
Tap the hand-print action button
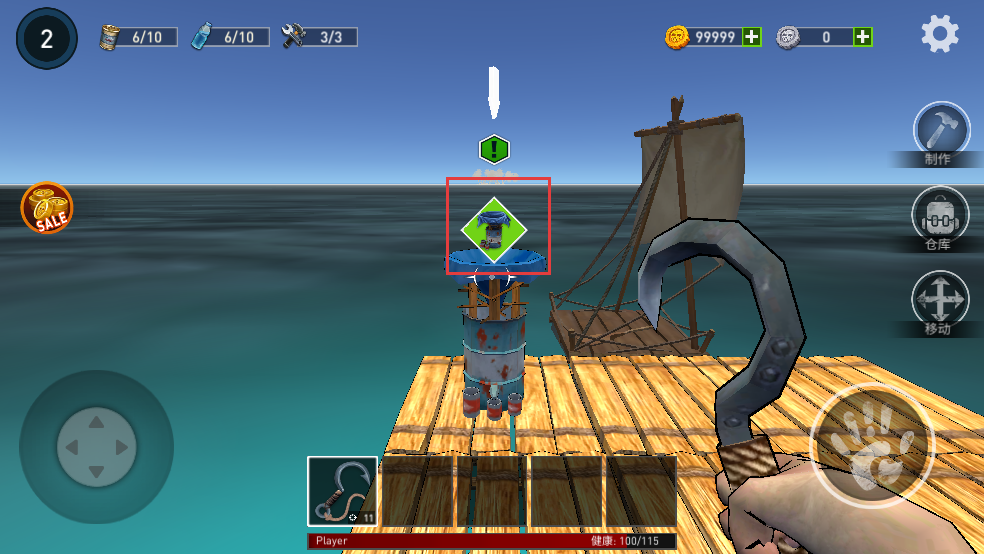871,444
